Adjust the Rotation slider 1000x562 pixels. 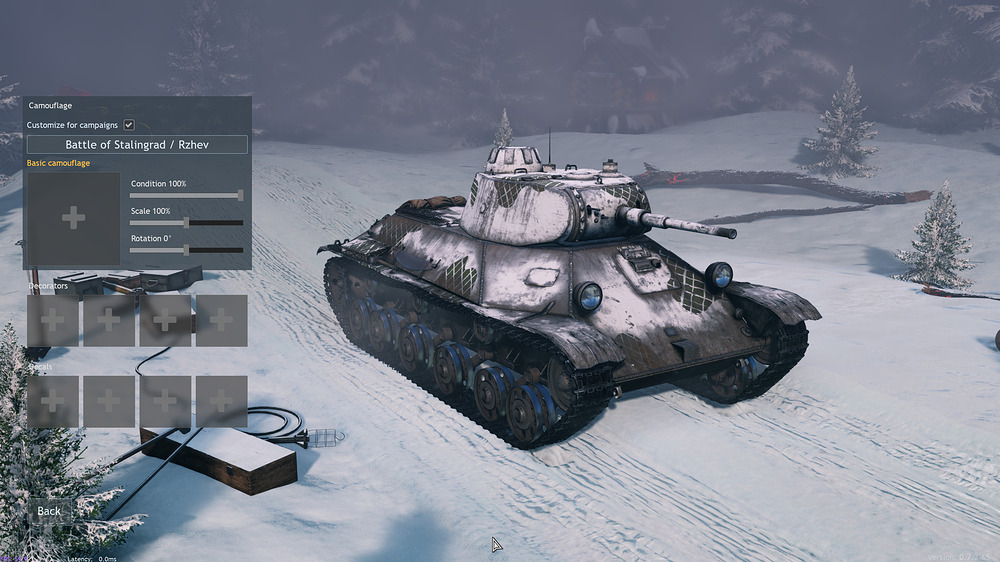click(x=186, y=249)
